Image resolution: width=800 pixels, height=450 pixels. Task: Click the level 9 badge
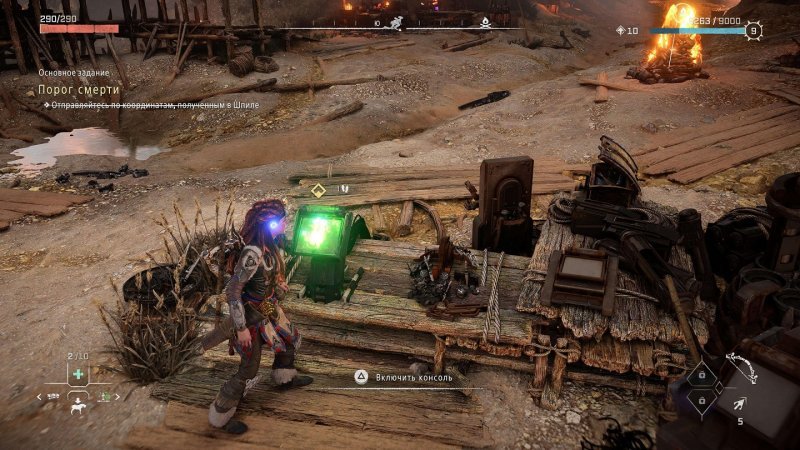[753, 31]
